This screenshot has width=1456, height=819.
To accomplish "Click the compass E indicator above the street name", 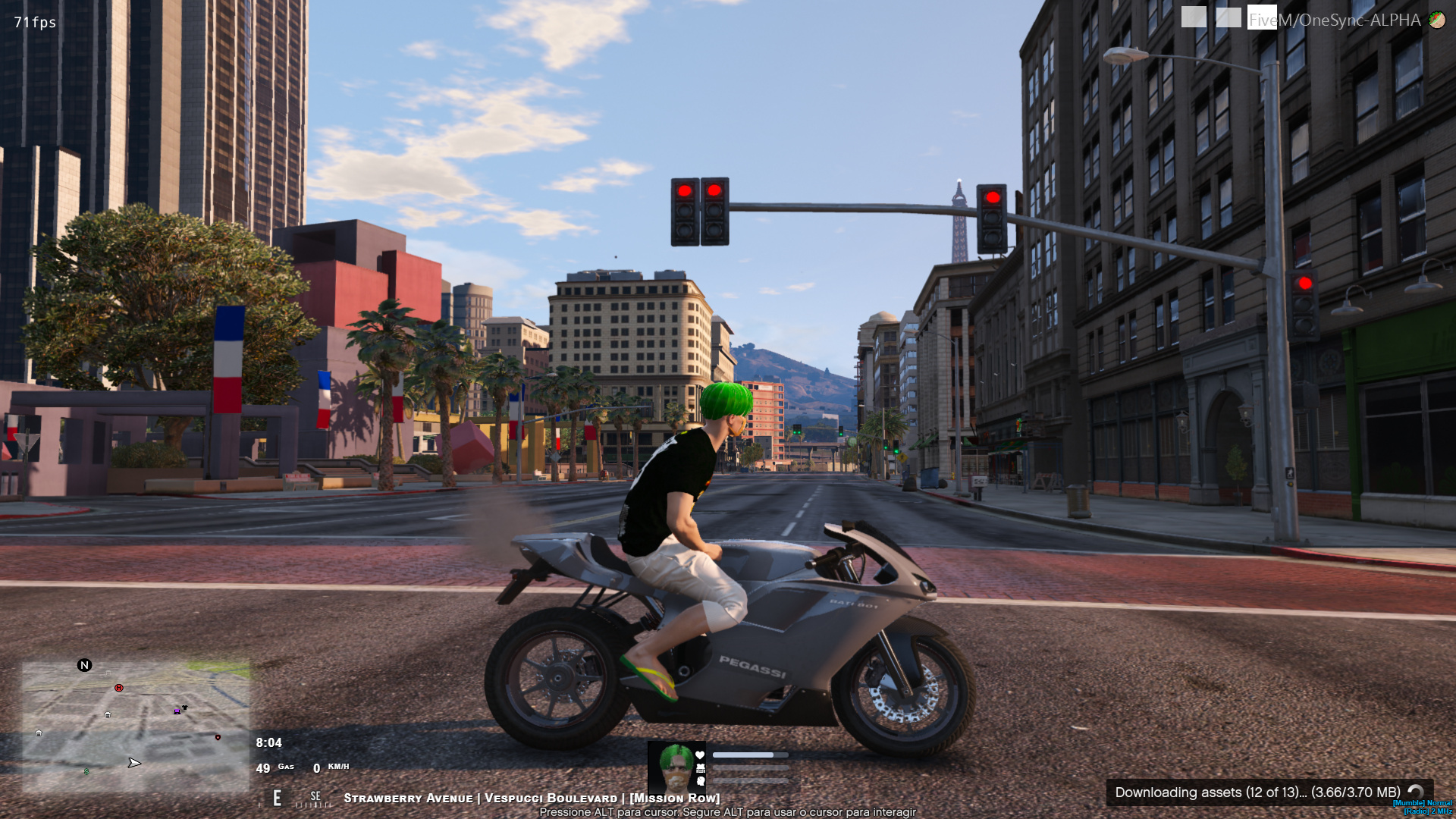I will [277, 798].
